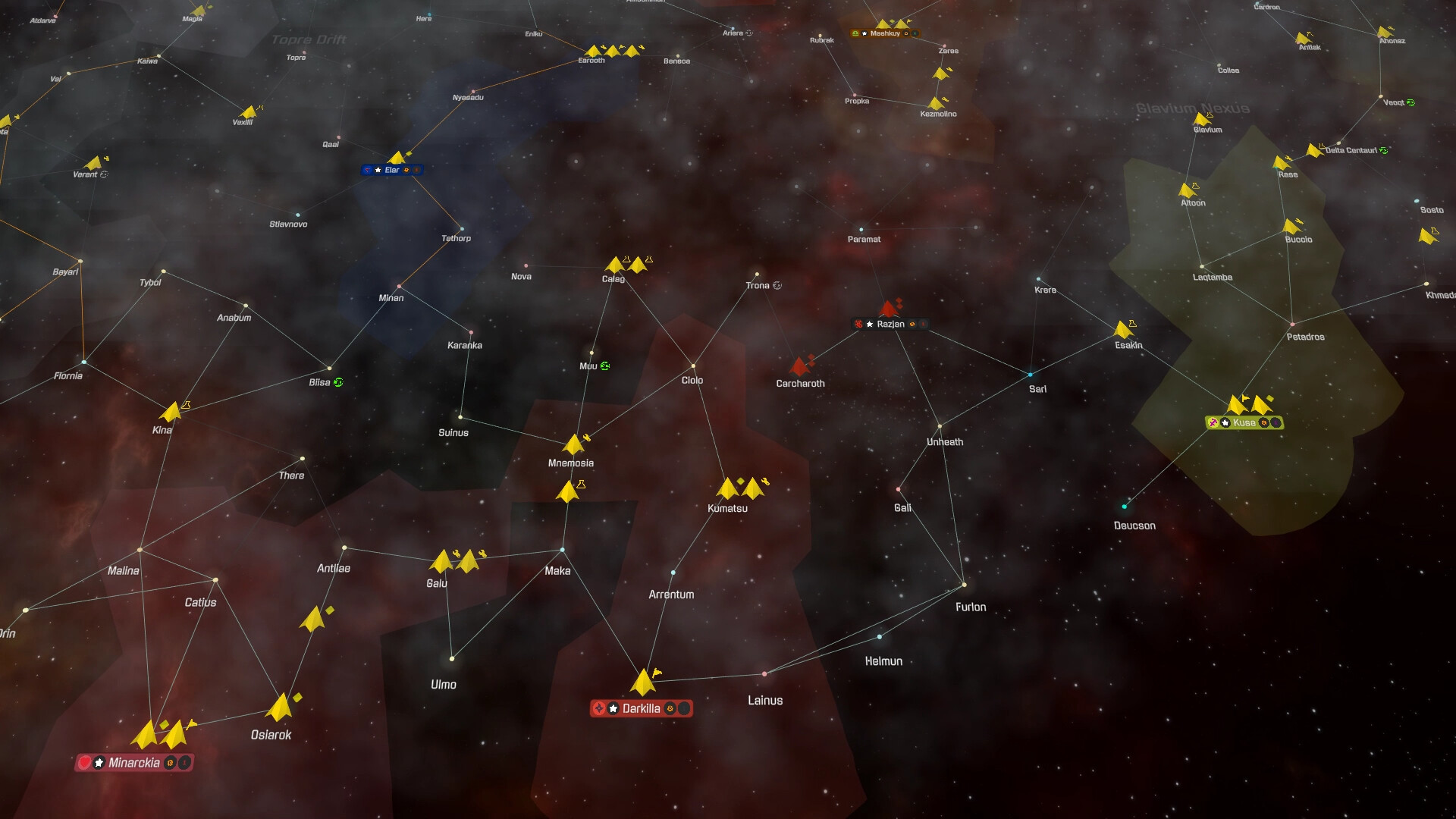Click the faction emblem on the Darkilla banner
The image size is (1456, 819).
click(600, 708)
